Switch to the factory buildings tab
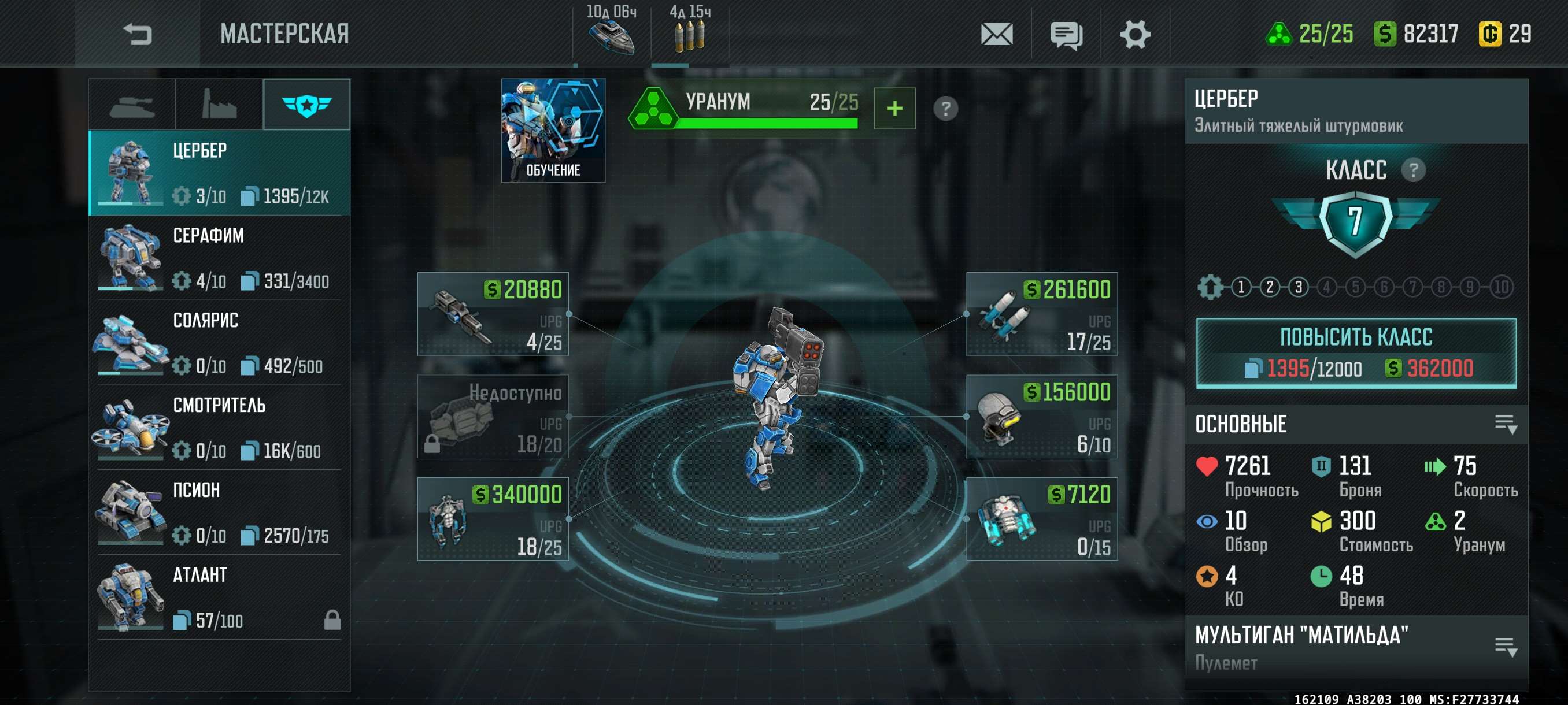Screen dimensions: 1568x705 pos(219,105)
